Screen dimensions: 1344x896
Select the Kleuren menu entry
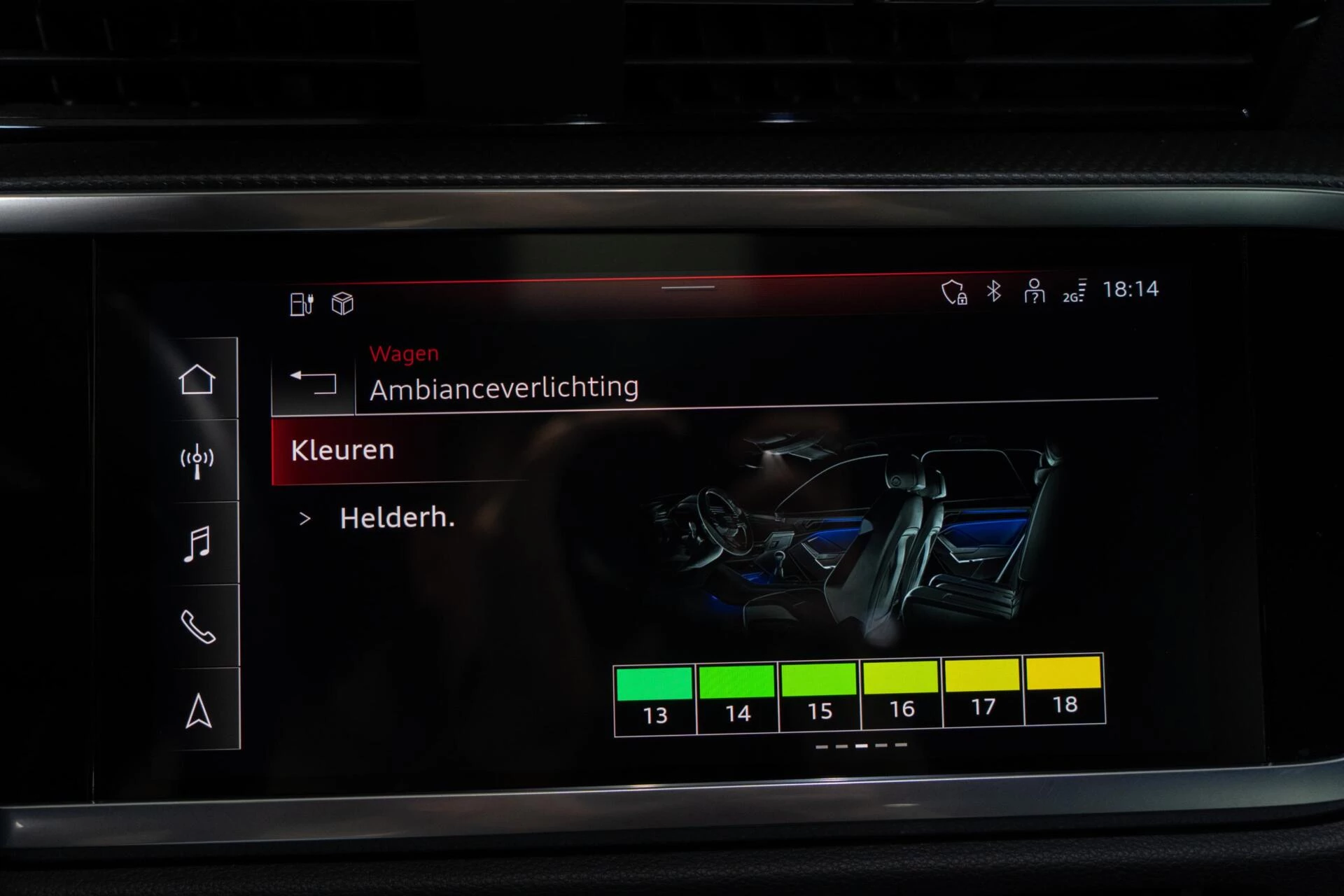click(344, 450)
